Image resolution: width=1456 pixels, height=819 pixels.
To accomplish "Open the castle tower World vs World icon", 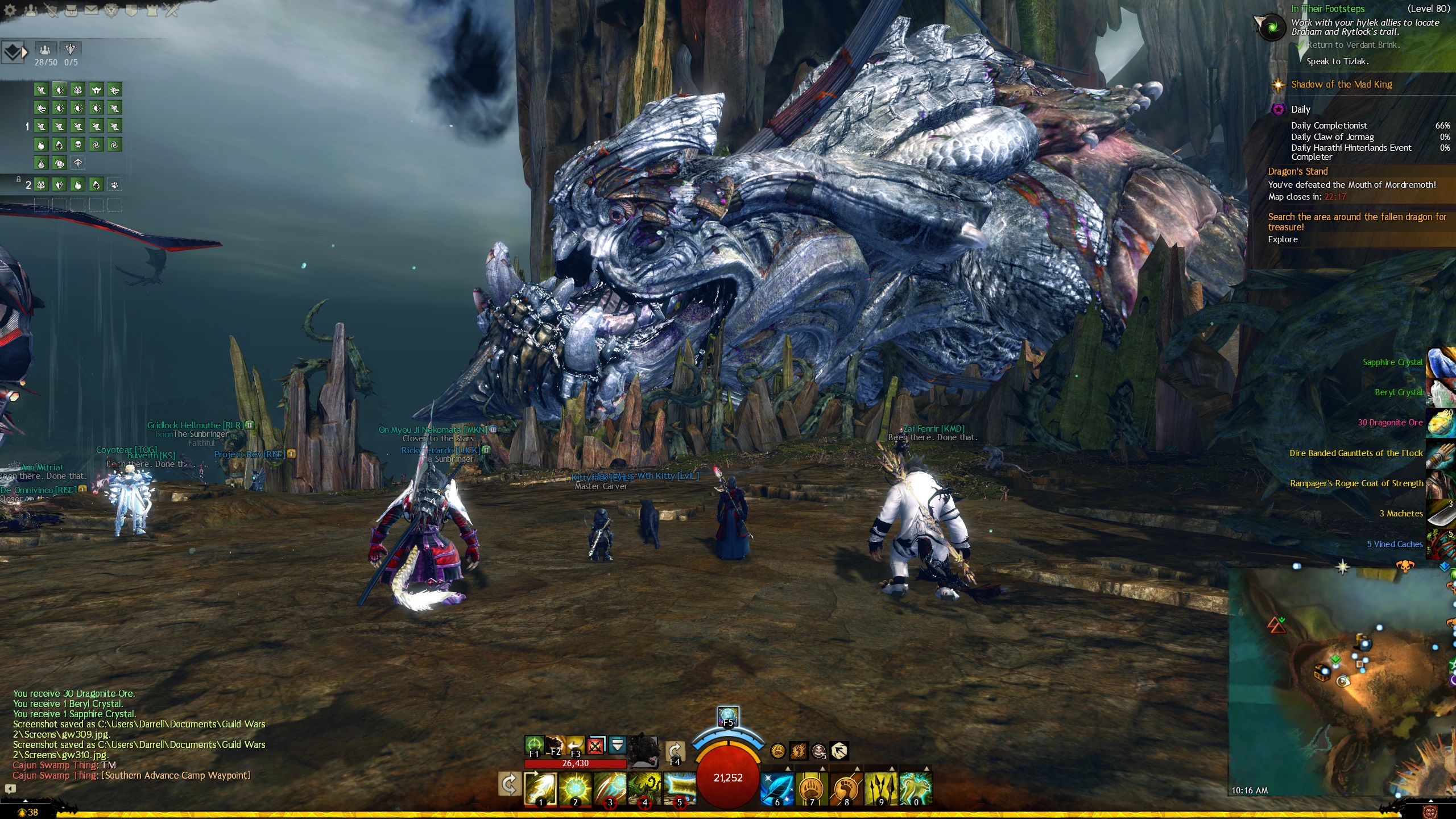I will point(152,10).
